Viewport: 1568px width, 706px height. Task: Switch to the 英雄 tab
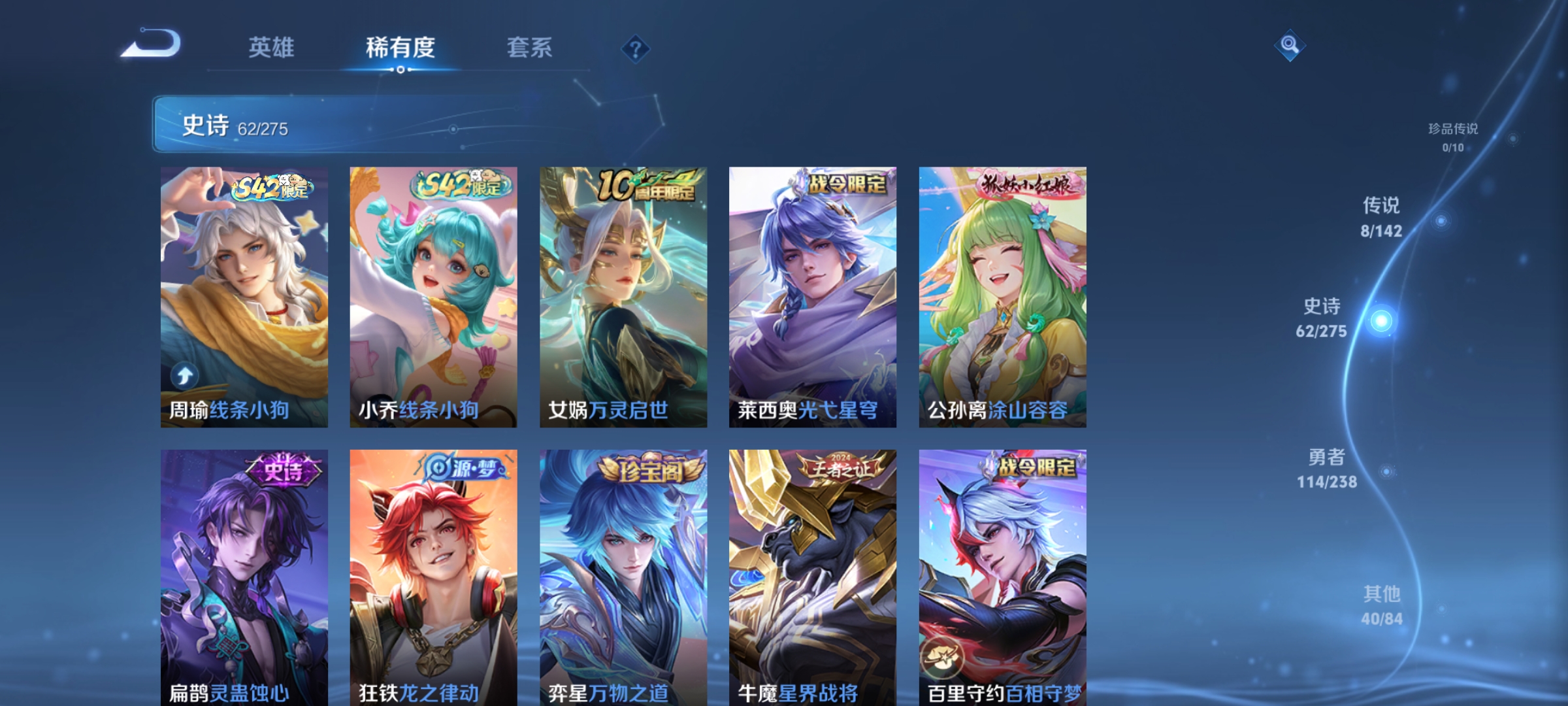click(x=272, y=47)
